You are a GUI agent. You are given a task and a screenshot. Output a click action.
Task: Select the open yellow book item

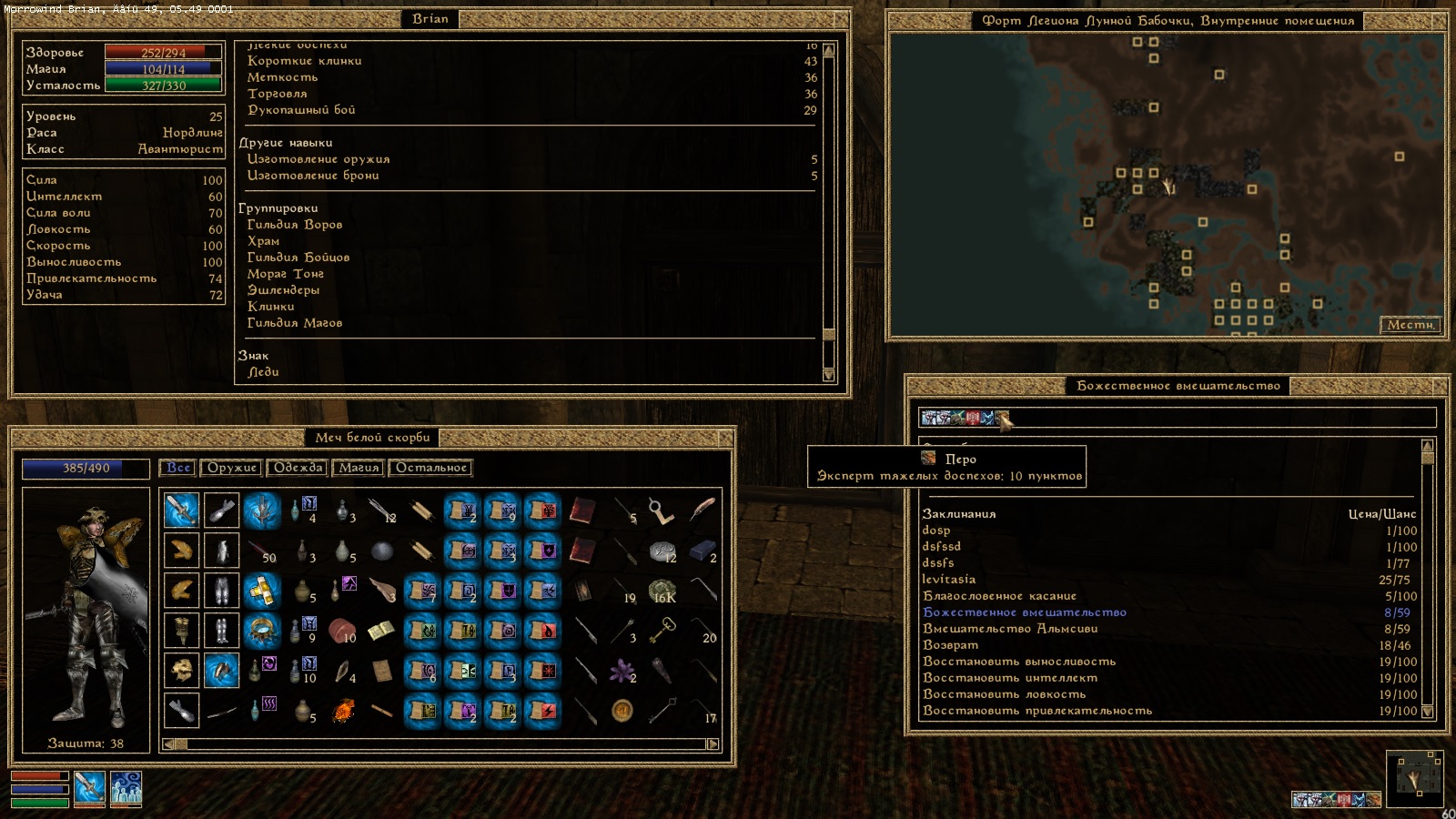pos(381,631)
